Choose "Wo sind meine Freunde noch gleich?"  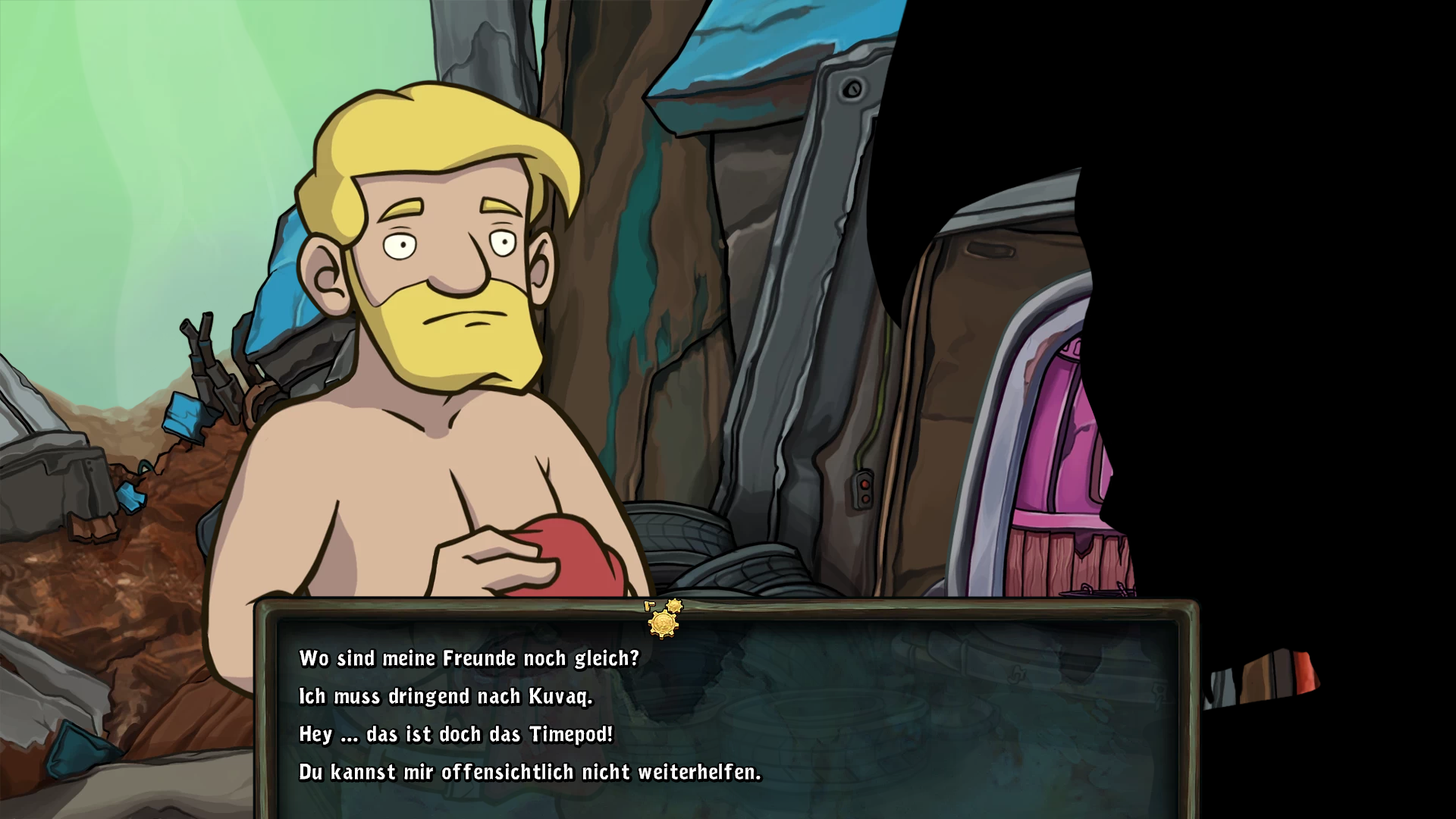pos(469,658)
